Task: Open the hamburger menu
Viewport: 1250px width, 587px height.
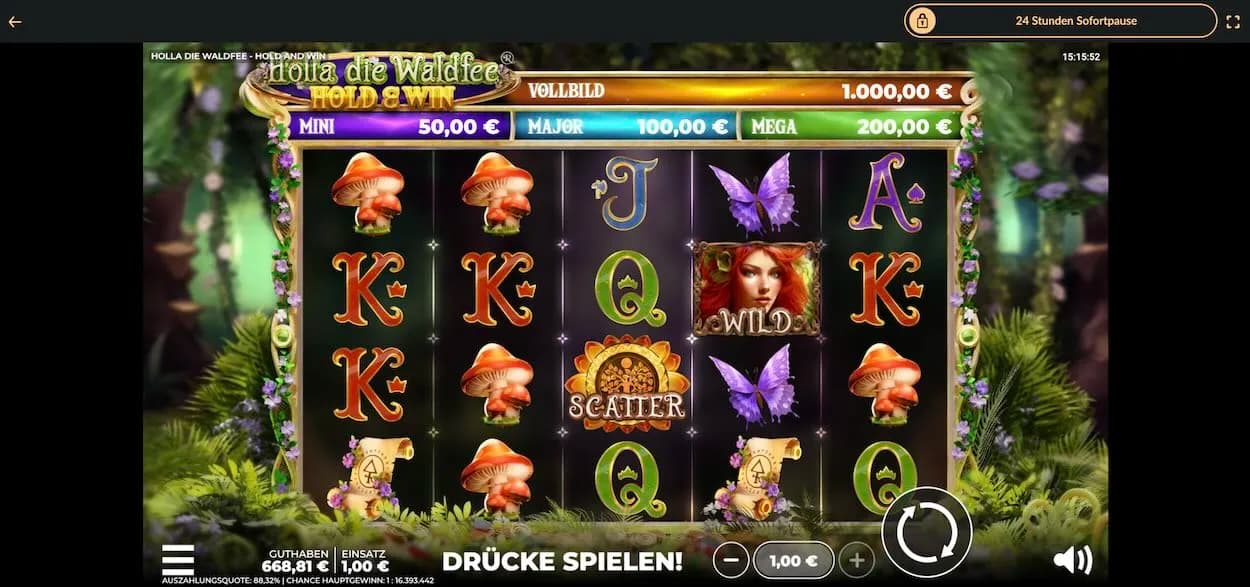Action: [x=178, y=559]
